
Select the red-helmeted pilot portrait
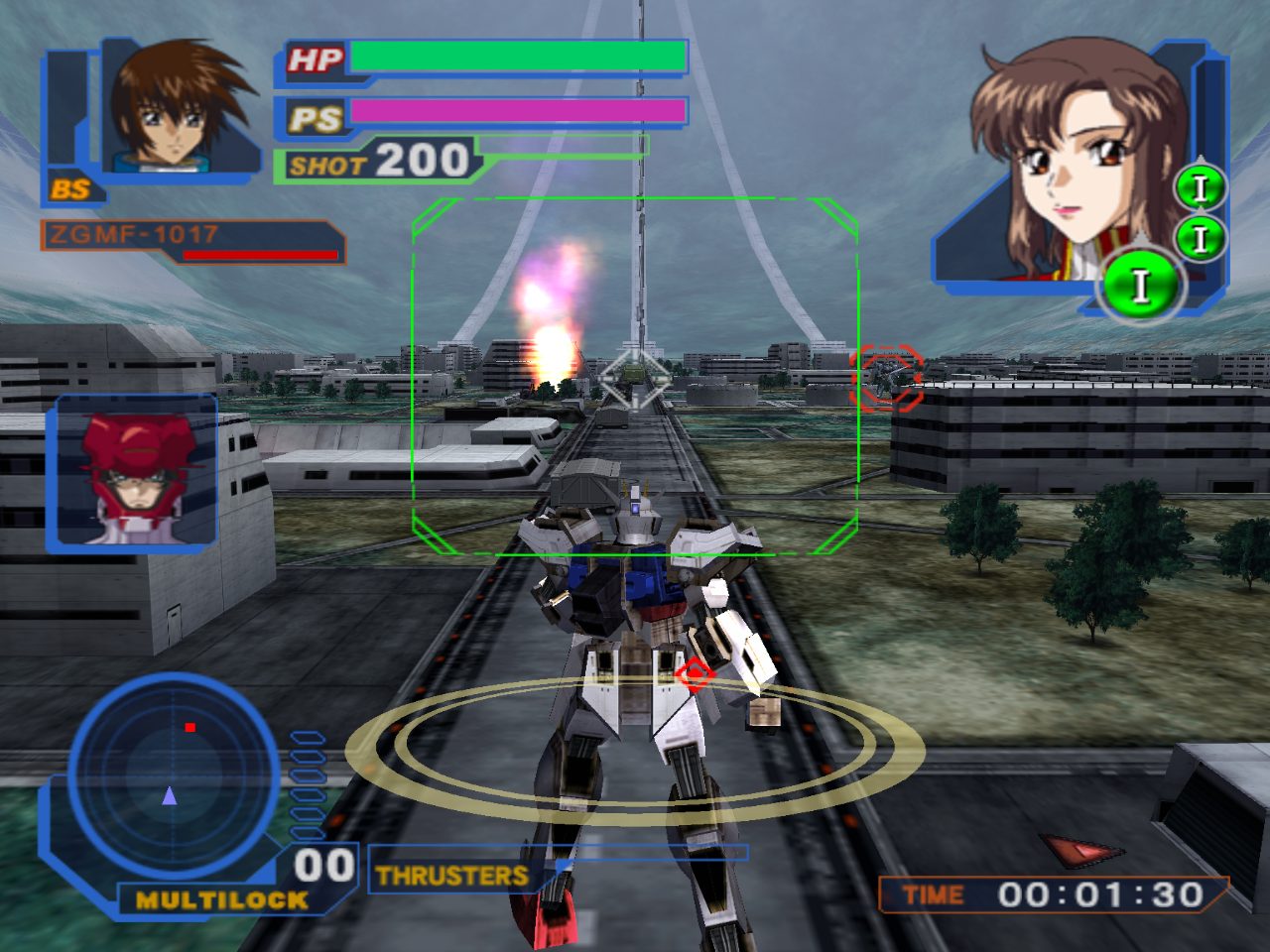[x=133, y=470]
